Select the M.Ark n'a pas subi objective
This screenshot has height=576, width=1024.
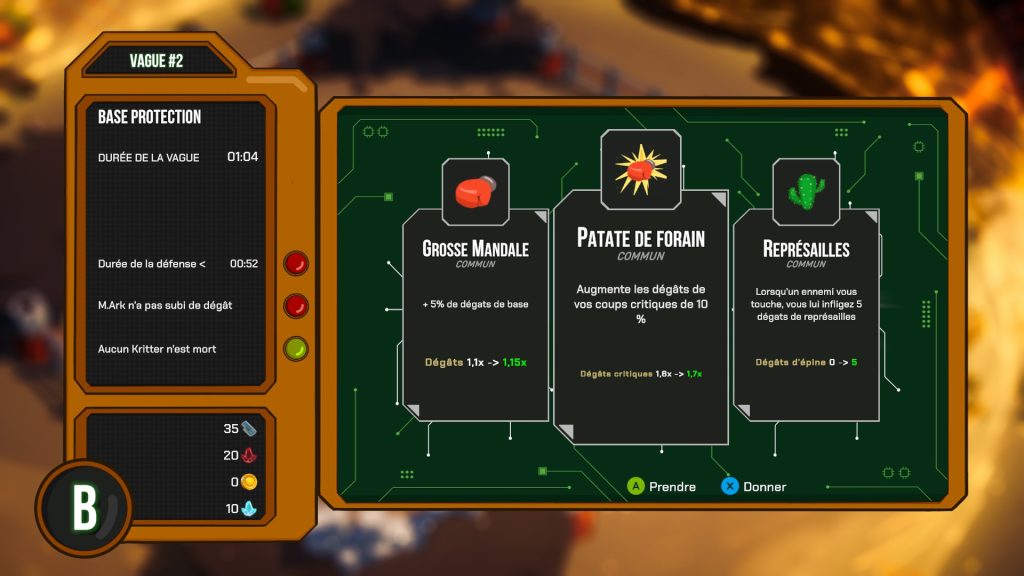pos(165,305)
